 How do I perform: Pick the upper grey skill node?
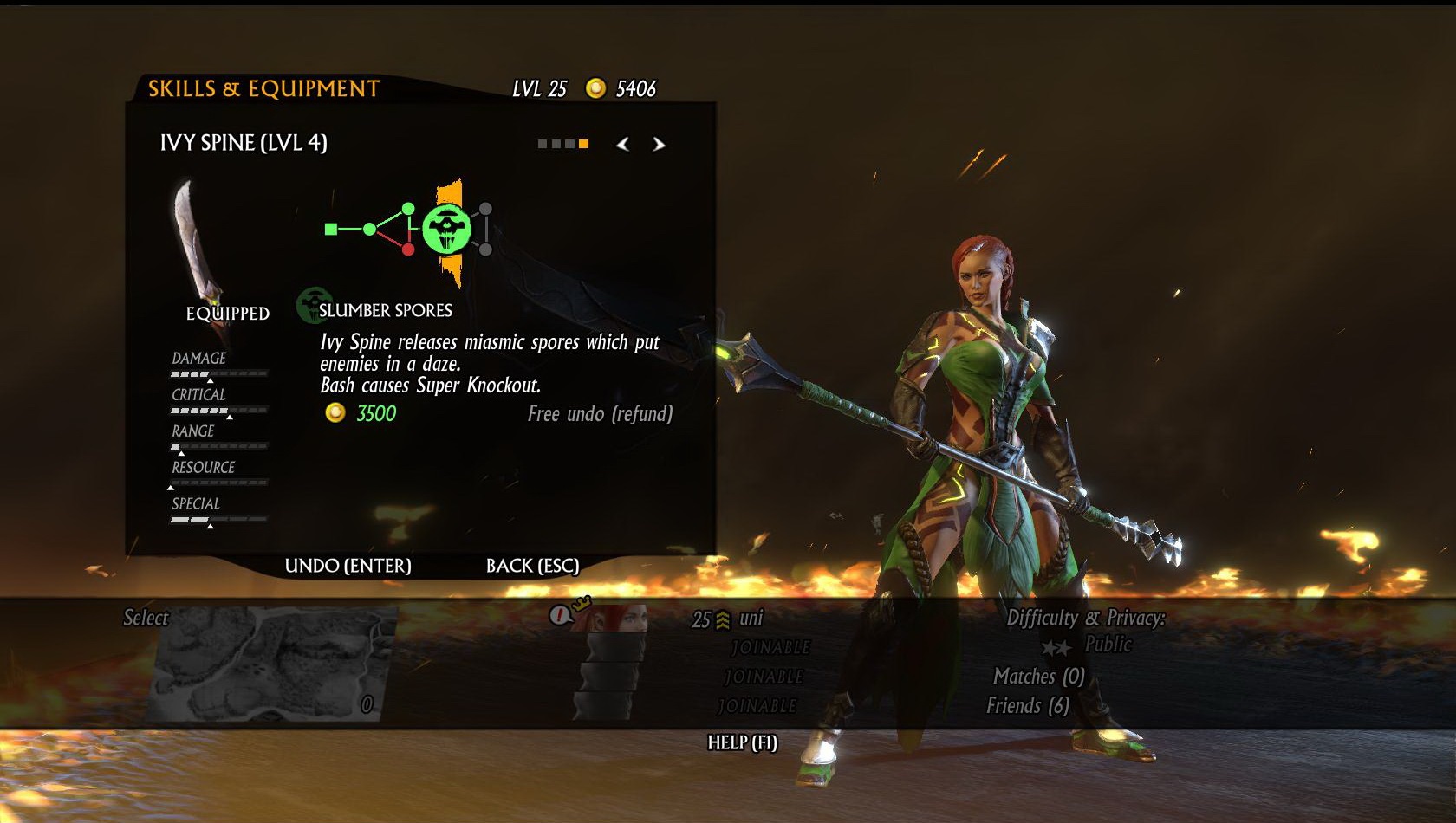tap(485, 209)
